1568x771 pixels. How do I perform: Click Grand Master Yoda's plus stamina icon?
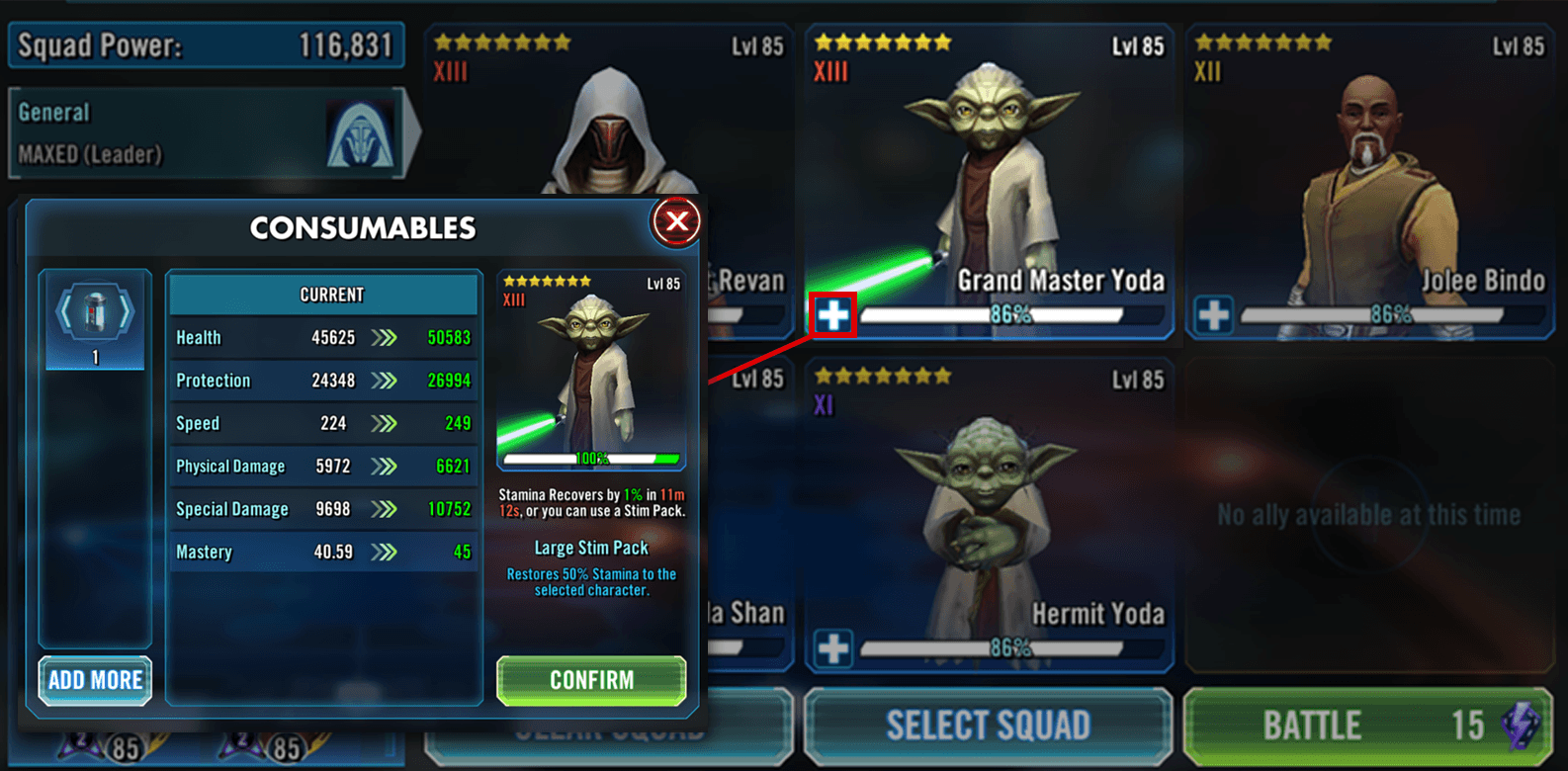[832, 315]
